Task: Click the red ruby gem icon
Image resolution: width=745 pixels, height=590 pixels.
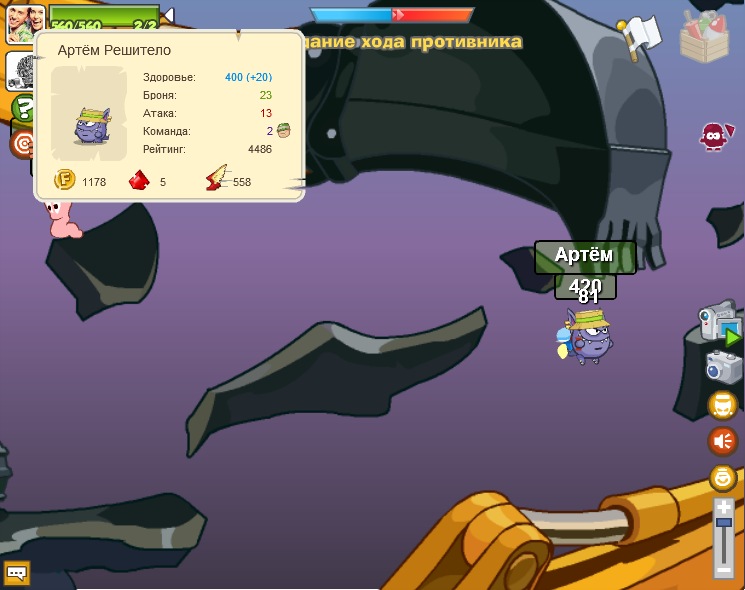Action: pyautogui.click(x=140, y=181)
